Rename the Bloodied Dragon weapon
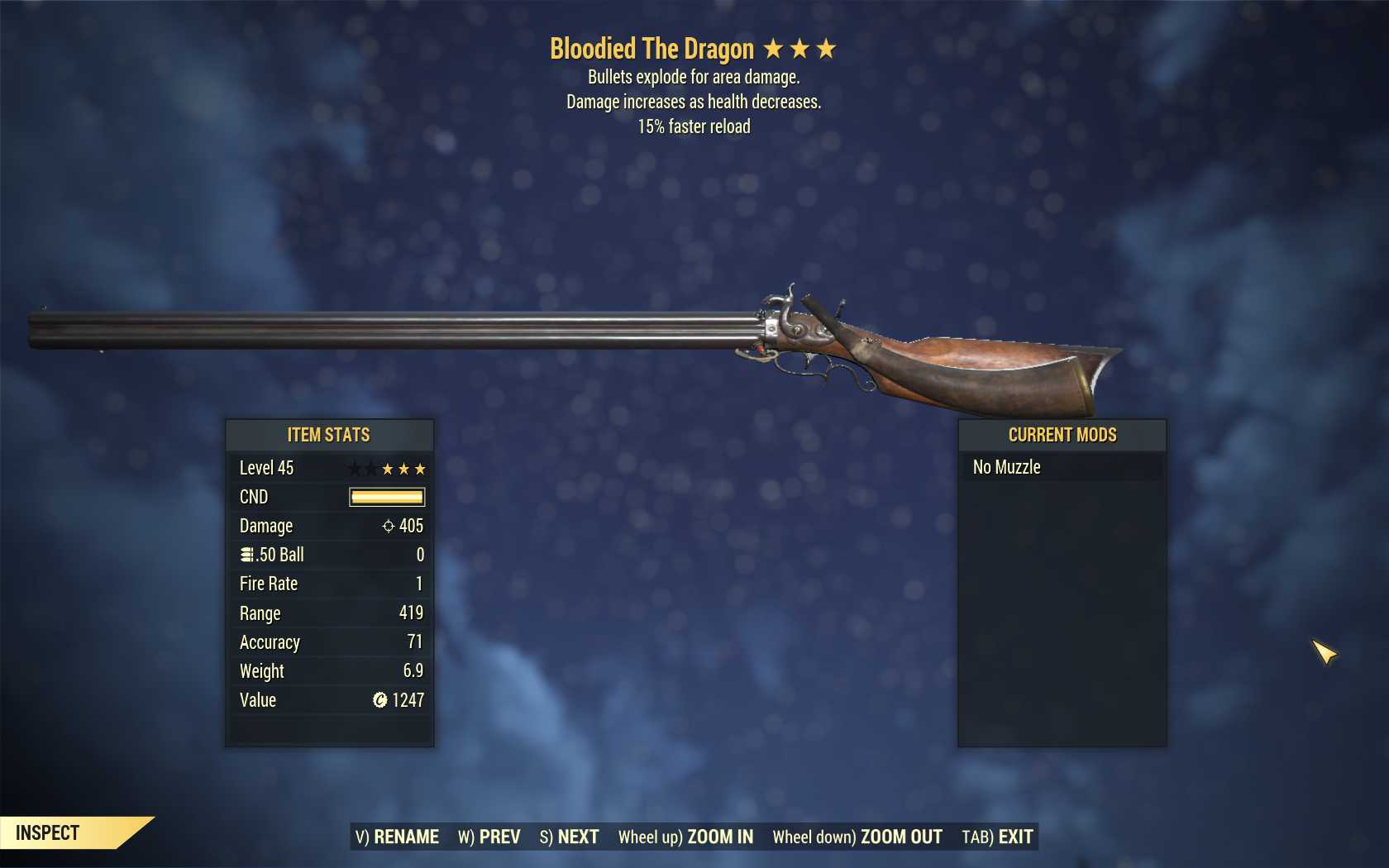Viewport: 1389px width, 868px height. (x=398, y=837)
